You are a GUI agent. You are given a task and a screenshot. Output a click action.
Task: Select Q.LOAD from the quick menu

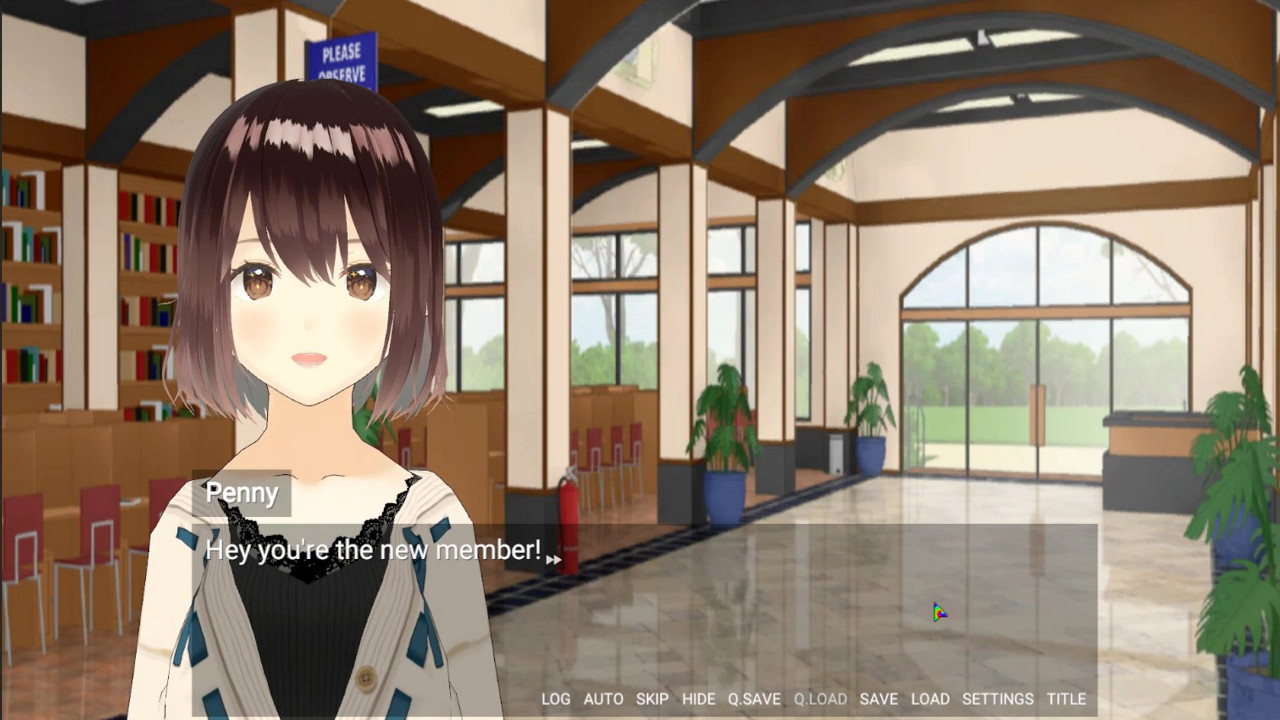(821, 699)
